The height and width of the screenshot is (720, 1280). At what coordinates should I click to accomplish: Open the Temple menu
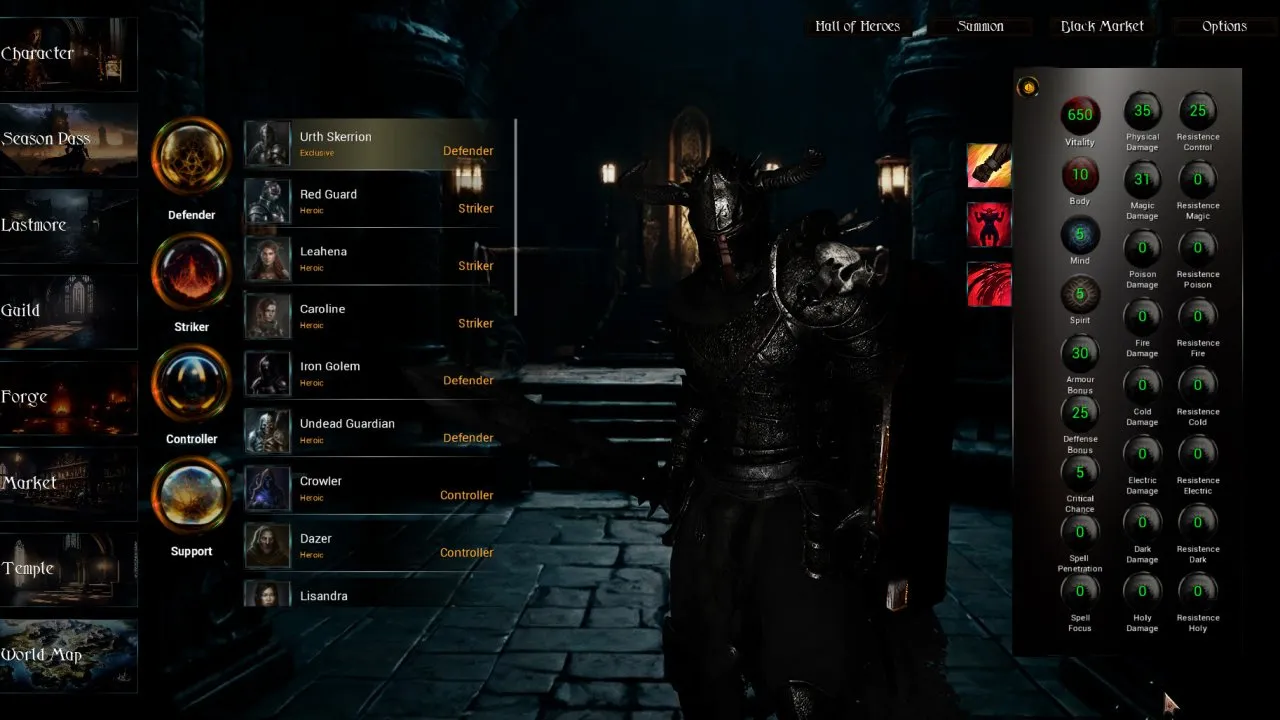[x=68, y=570]
